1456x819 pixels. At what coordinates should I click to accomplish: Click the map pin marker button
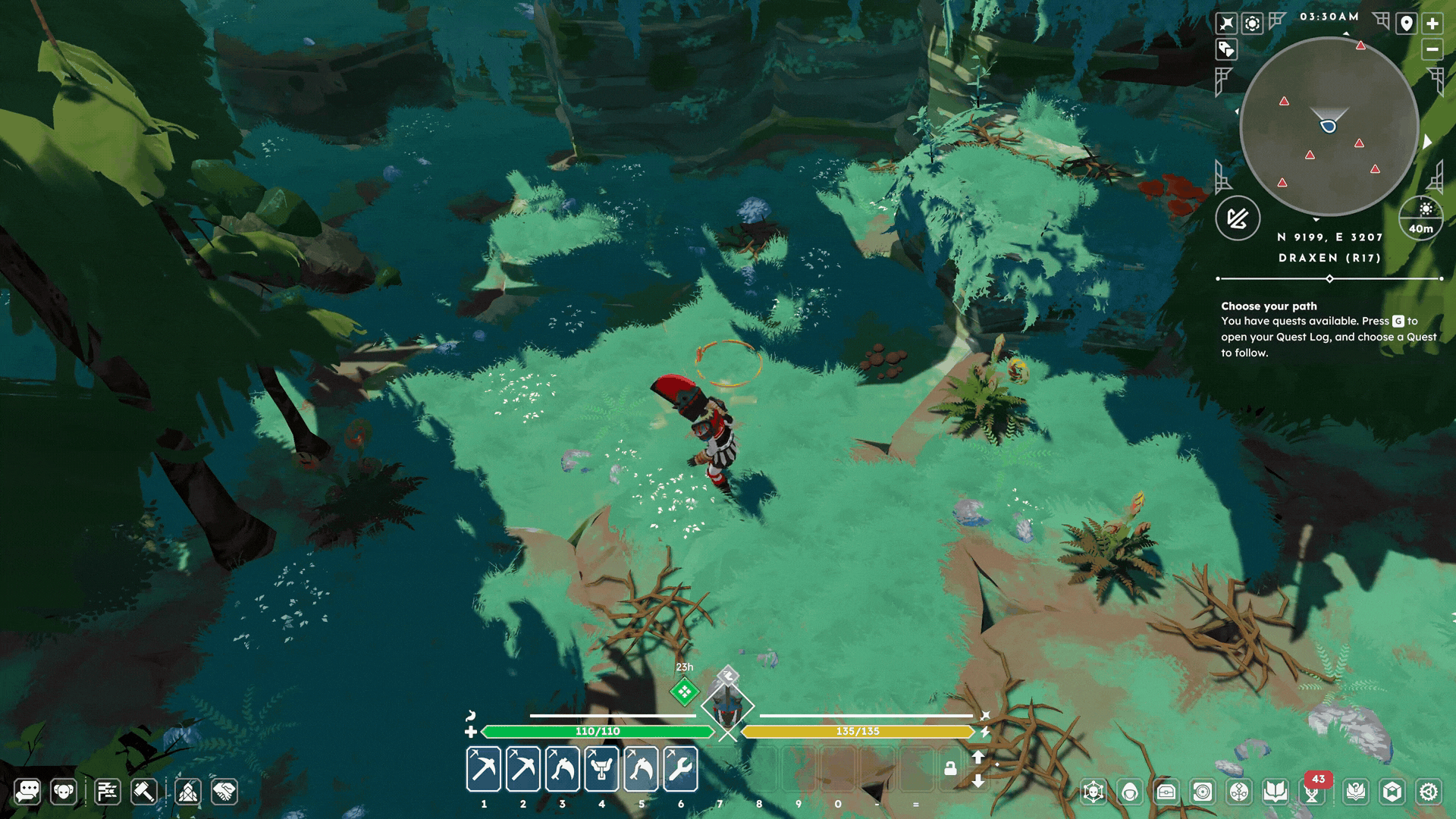click(1406, 24)
